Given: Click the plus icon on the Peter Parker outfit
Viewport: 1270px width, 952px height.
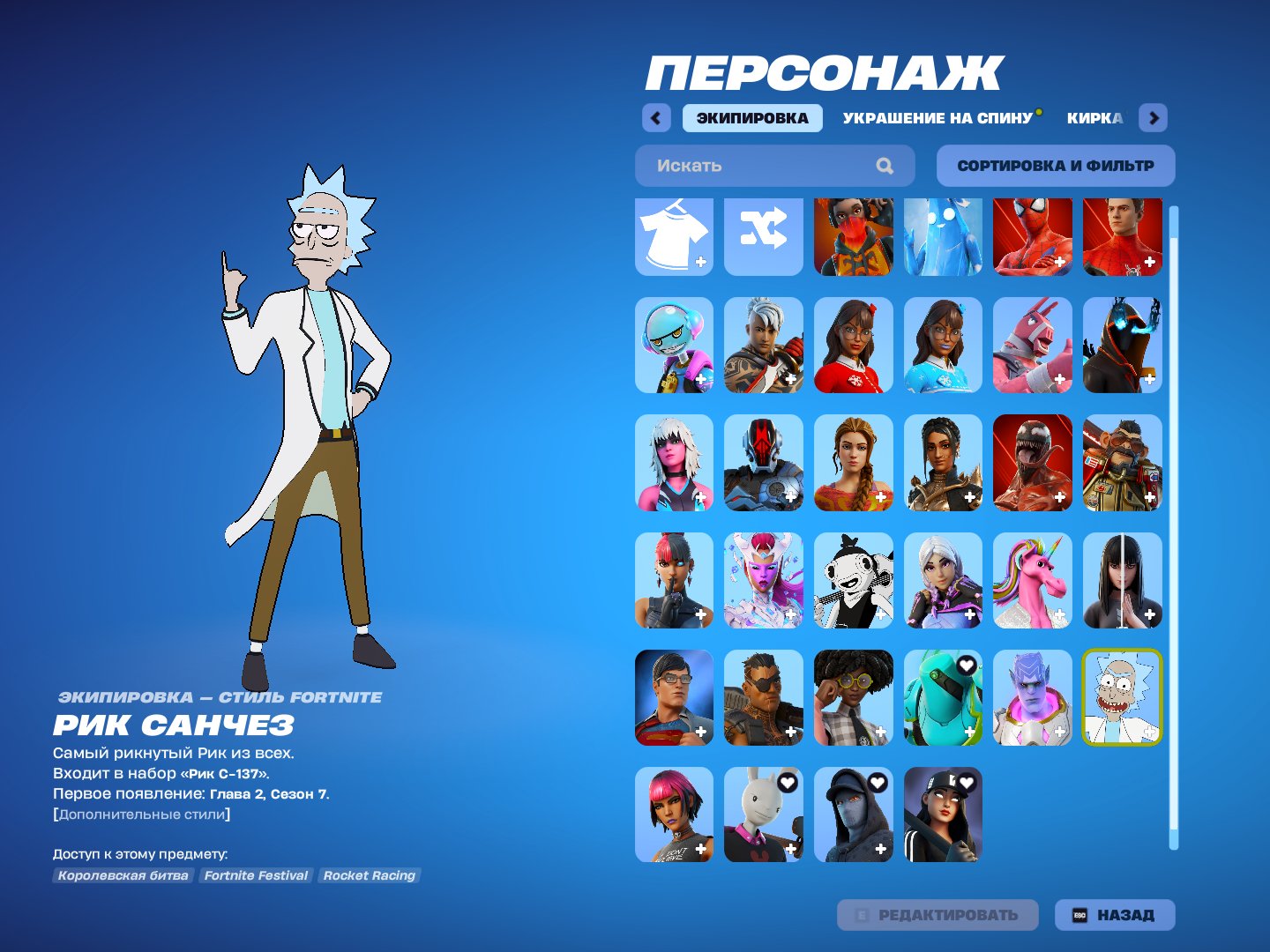Looking at the screenshot, I should coord(1147,262).
